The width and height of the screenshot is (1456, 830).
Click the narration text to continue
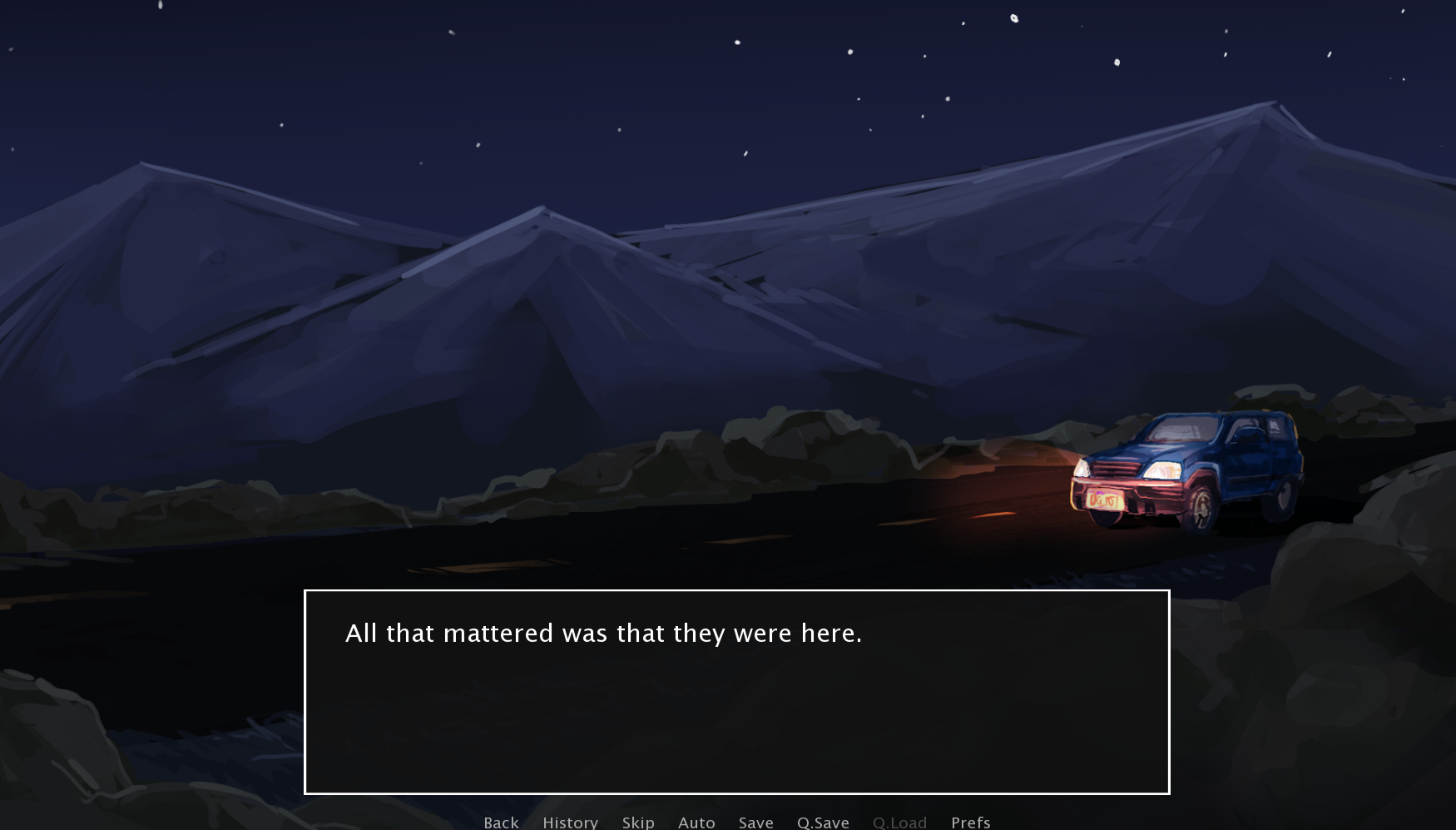coord(604,633)
